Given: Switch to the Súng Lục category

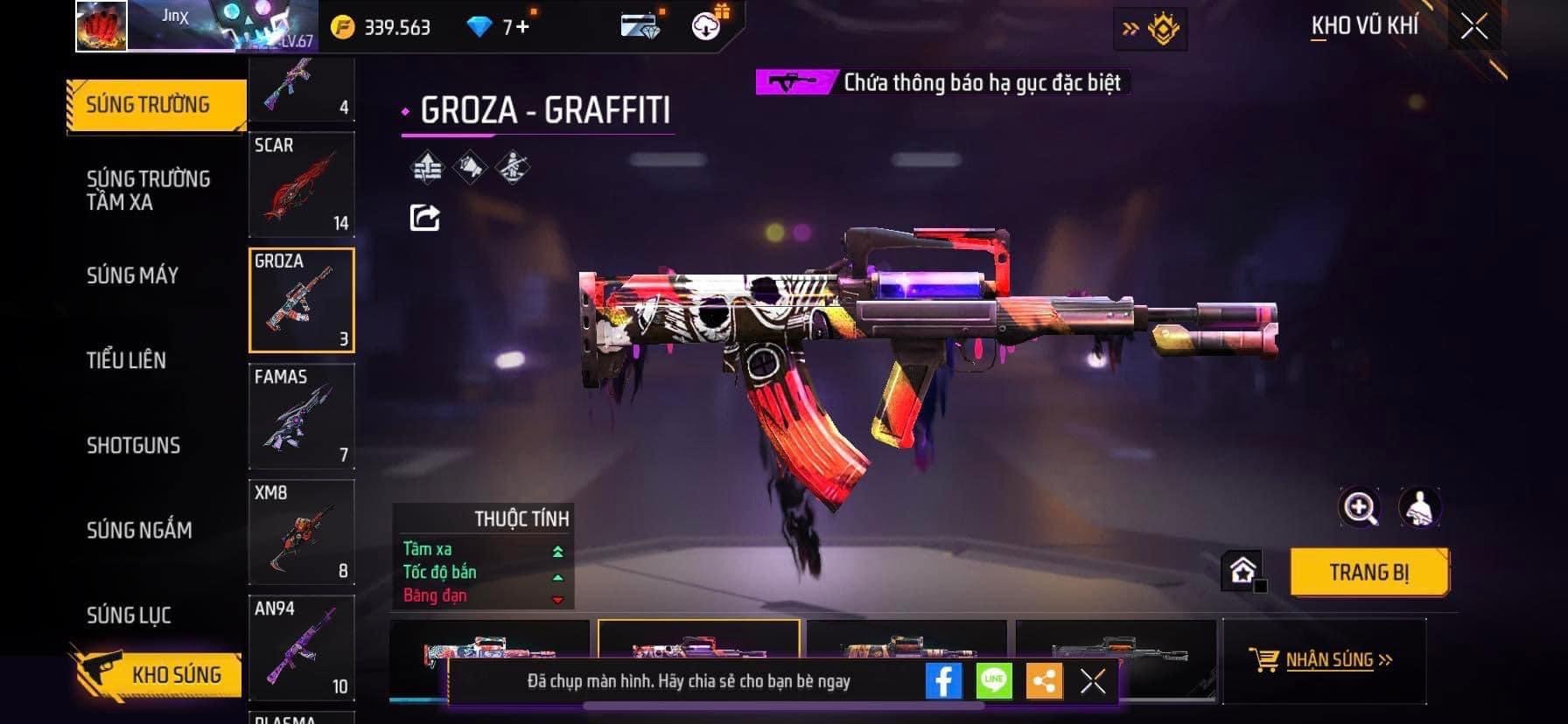Looking at the screenshot, I should click(x=129, y=615).
